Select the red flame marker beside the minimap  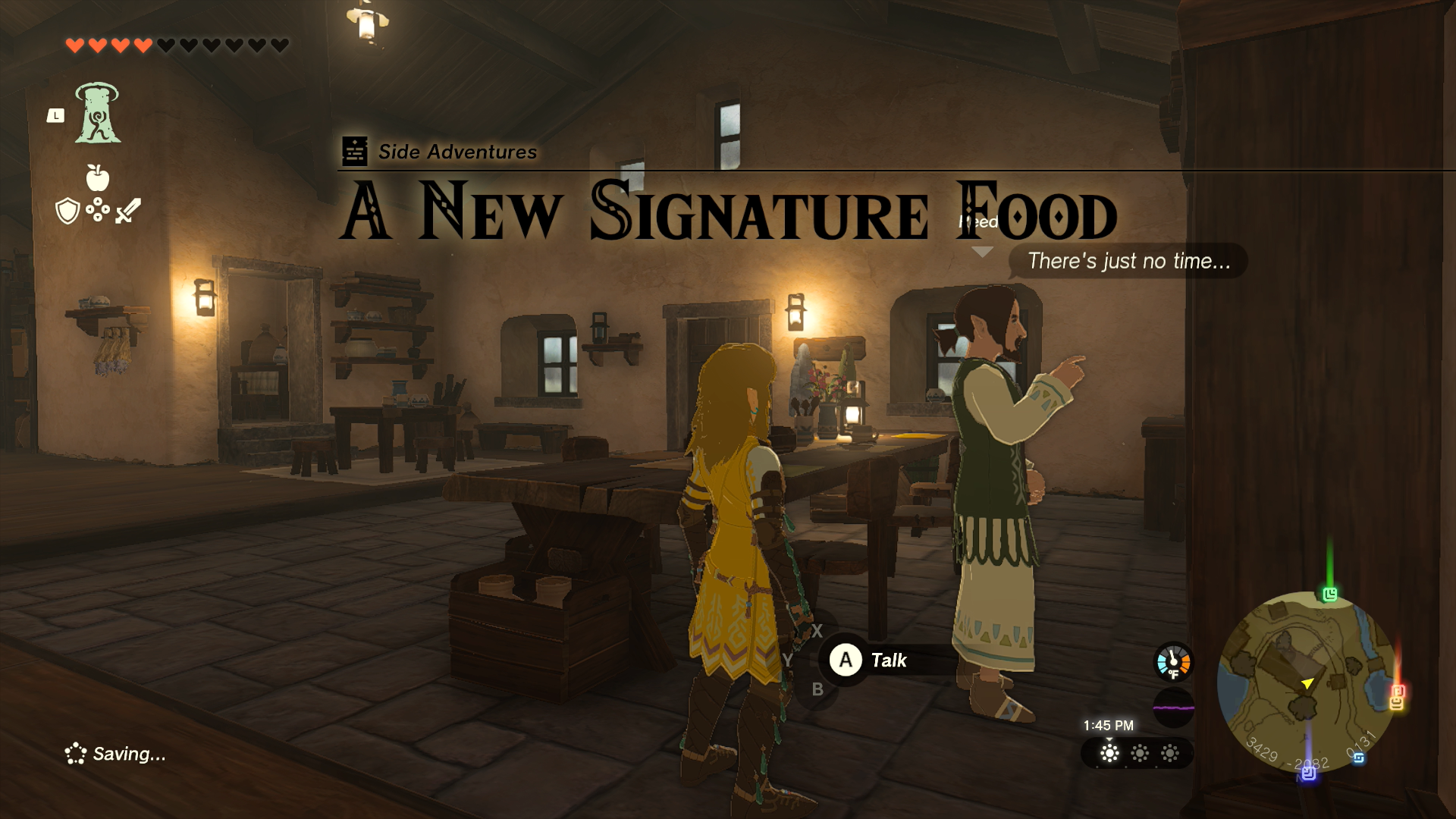(x=1396, y=692)
